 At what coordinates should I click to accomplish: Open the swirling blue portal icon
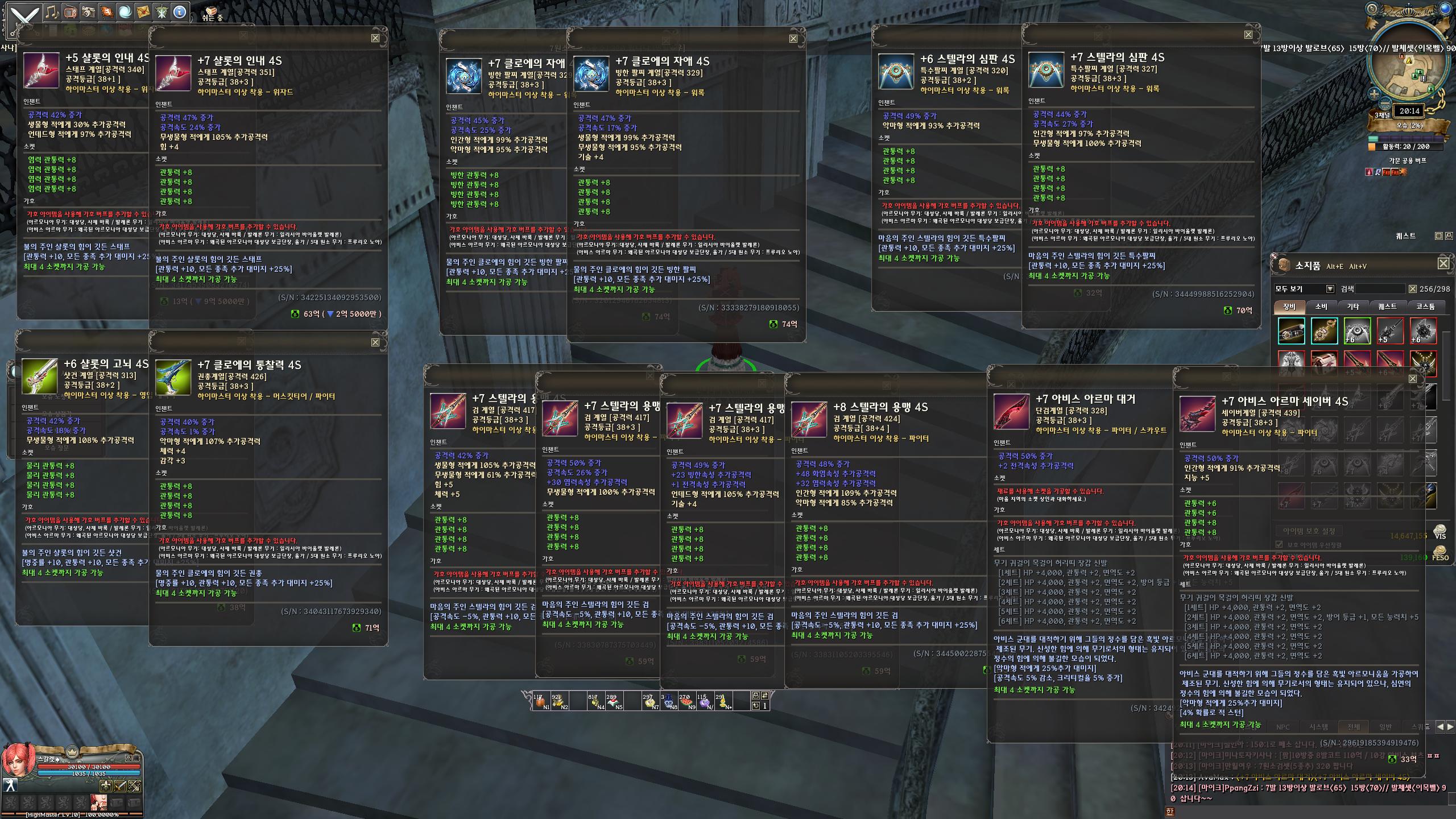tap(125, 12)
